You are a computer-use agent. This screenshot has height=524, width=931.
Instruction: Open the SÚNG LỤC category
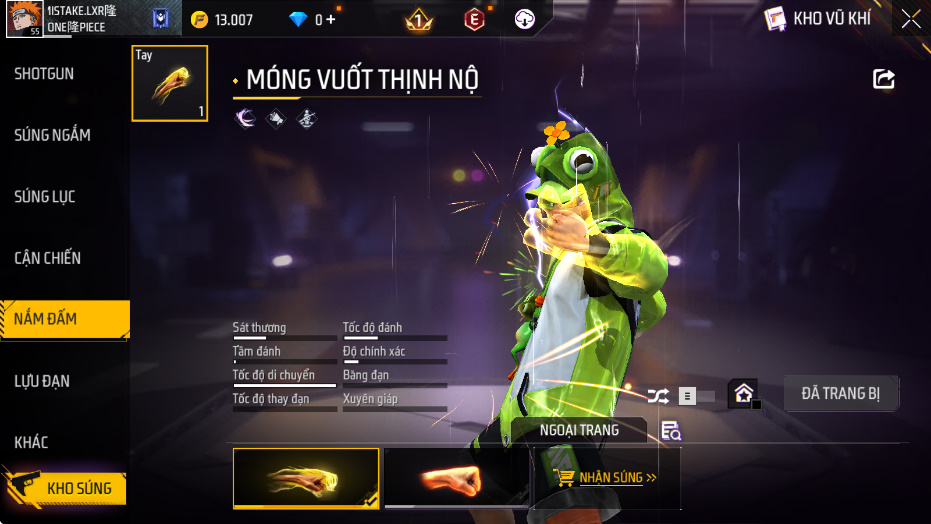(45, 197)
